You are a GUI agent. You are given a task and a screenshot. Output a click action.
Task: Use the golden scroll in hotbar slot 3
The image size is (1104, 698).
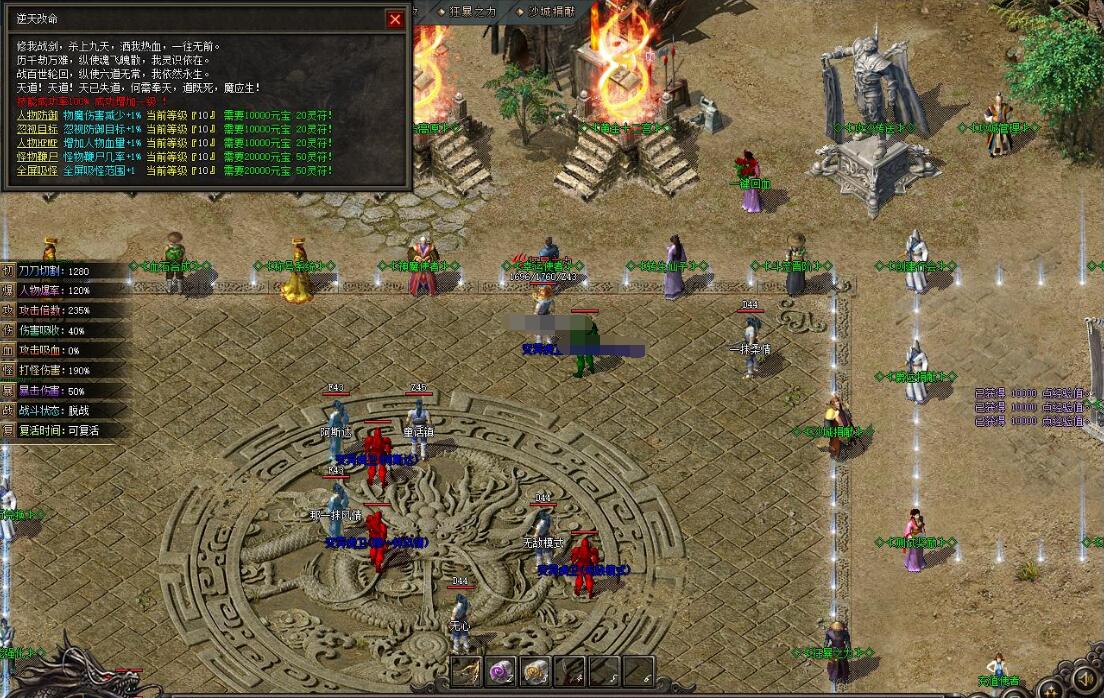[x=534, y=671]
